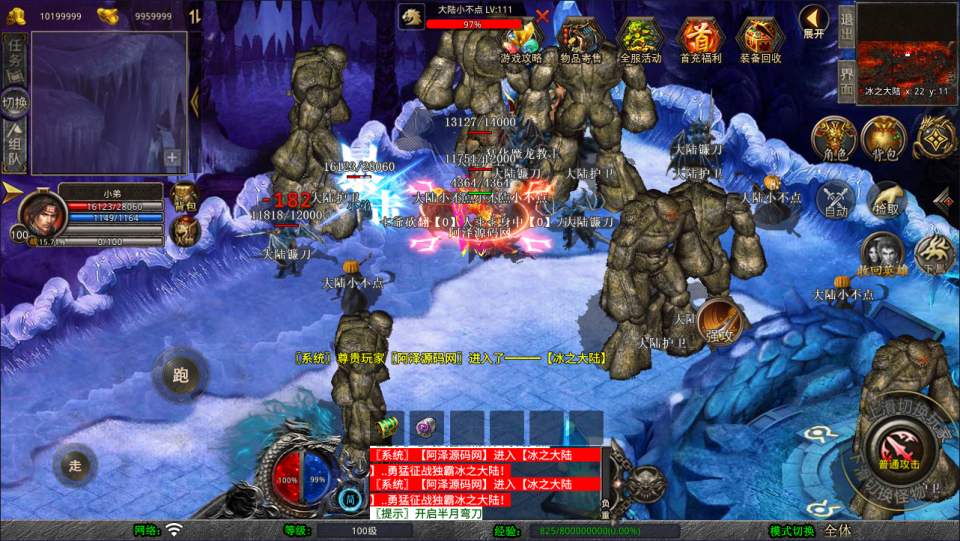This screenshot has width=960, height=541.
Task: Open the 角色 character sheet
Action: point(833,137)
